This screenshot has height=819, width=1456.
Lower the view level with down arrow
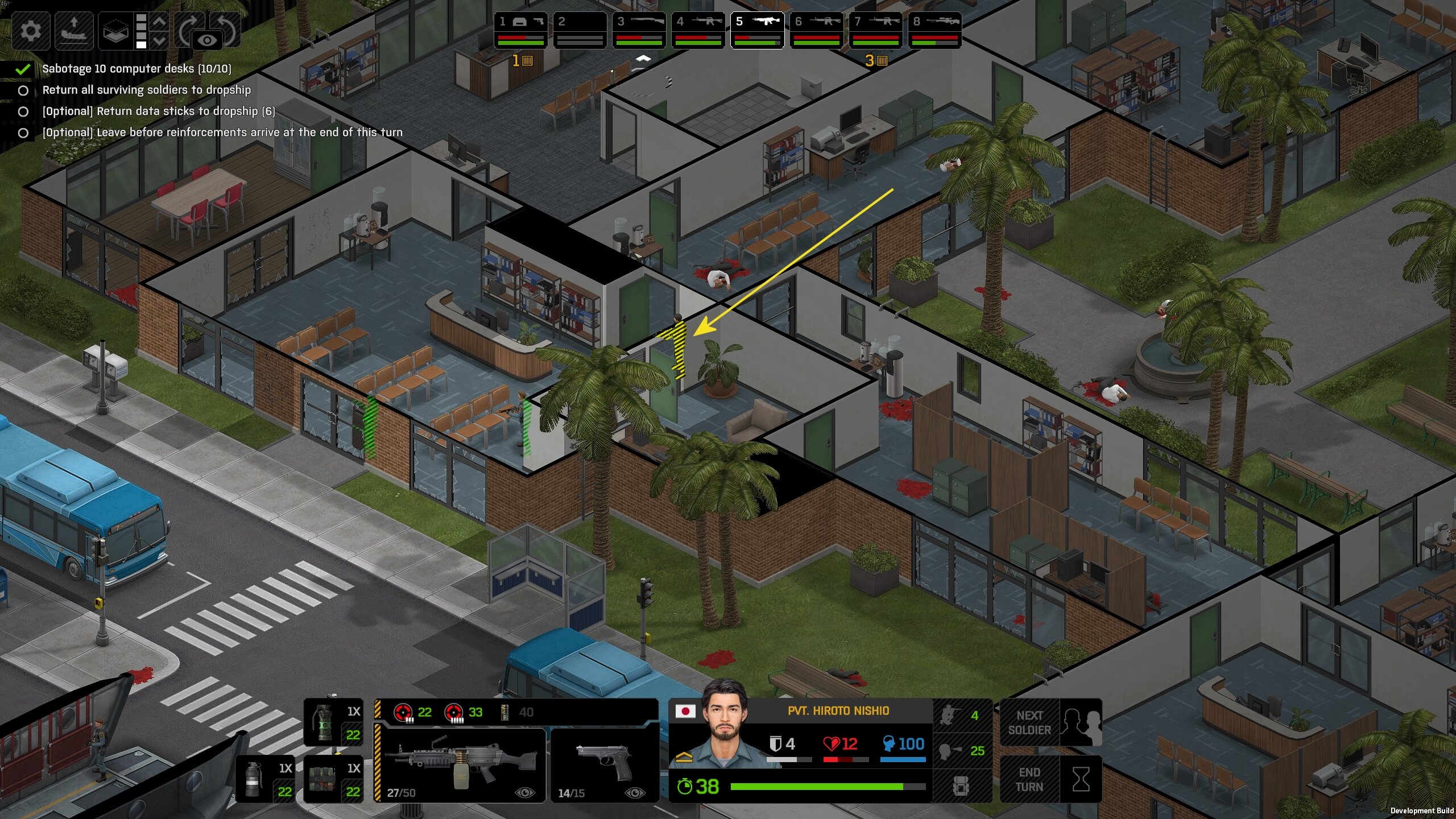coord(160,40)
